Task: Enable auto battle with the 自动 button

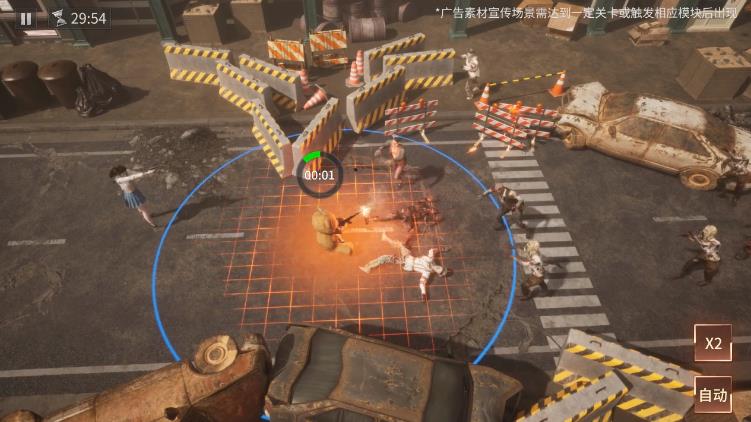Action: (712, 395)
